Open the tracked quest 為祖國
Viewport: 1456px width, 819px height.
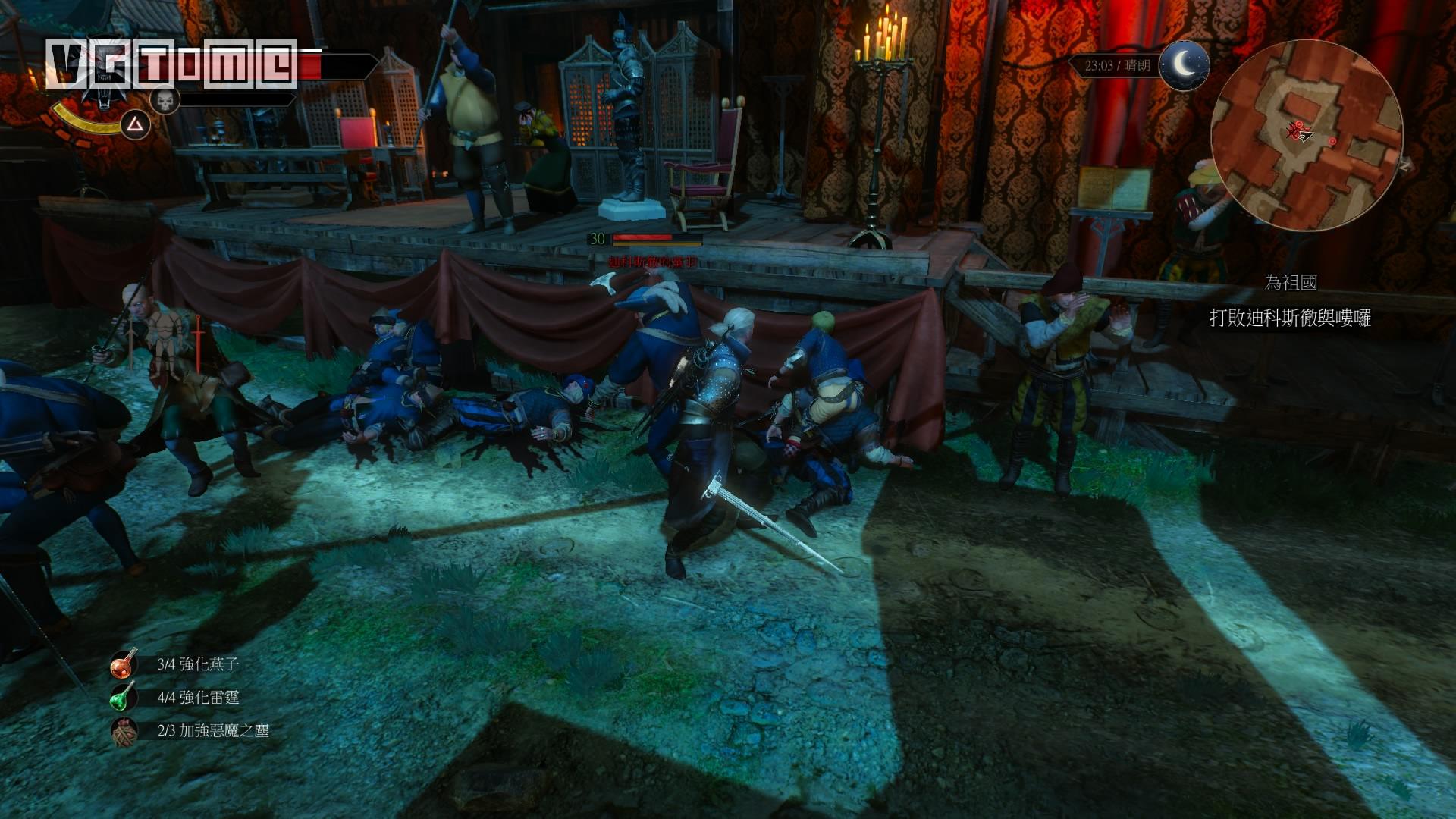pos(1291,283)
